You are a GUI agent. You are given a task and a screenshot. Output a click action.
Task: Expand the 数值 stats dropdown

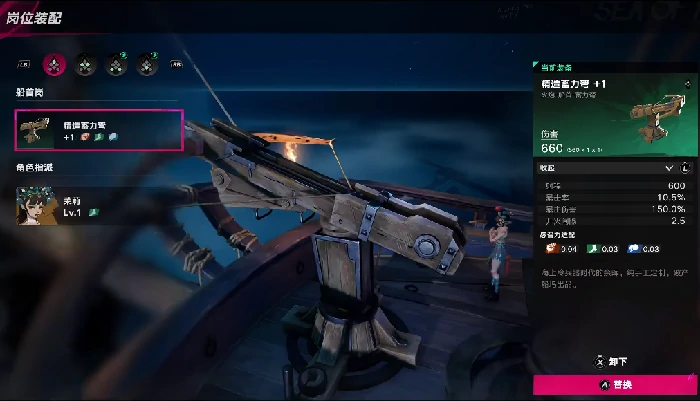tap(669, 168)
